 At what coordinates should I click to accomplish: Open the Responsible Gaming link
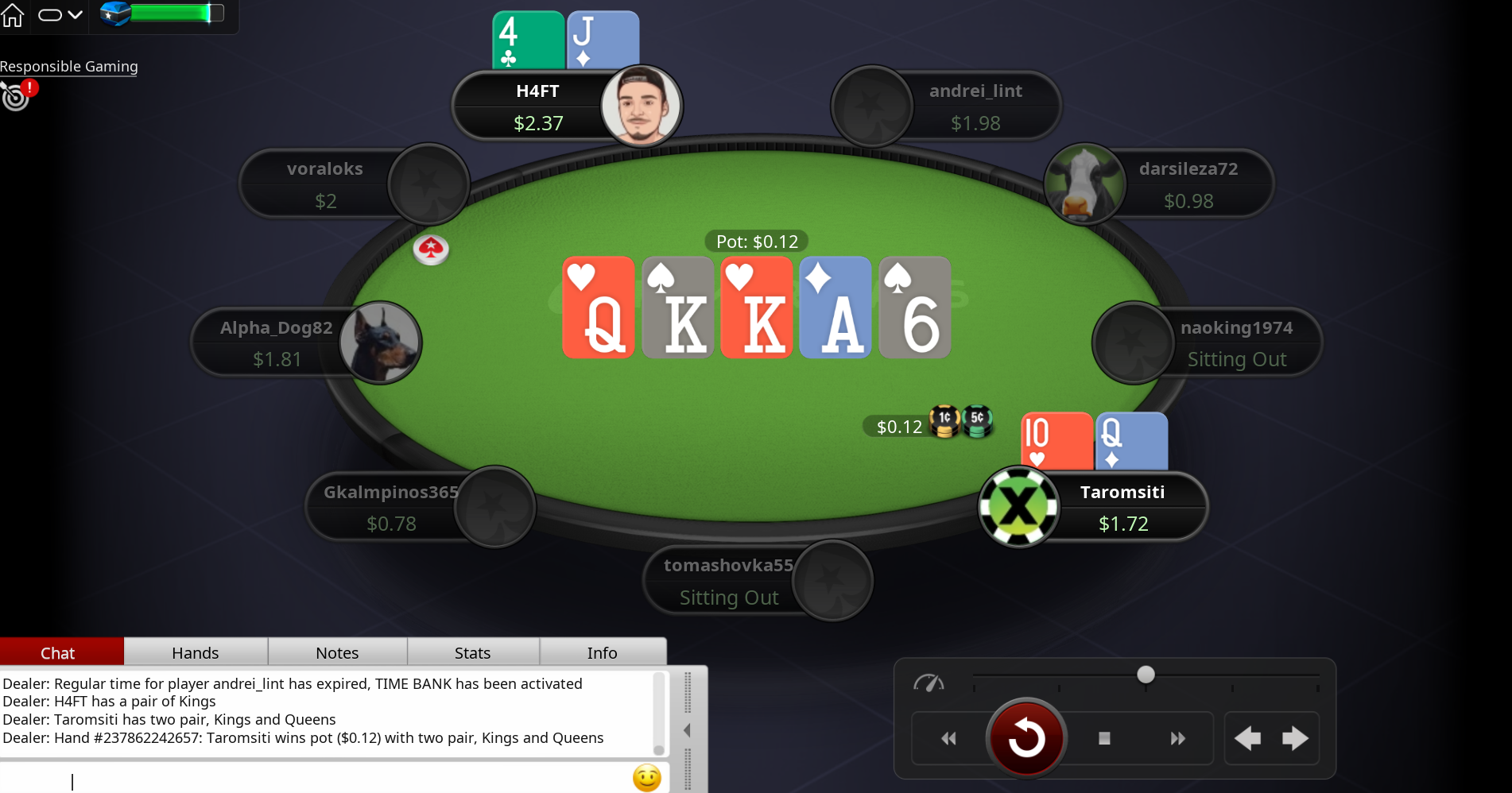pyautogui.click(x=68, y=67)
